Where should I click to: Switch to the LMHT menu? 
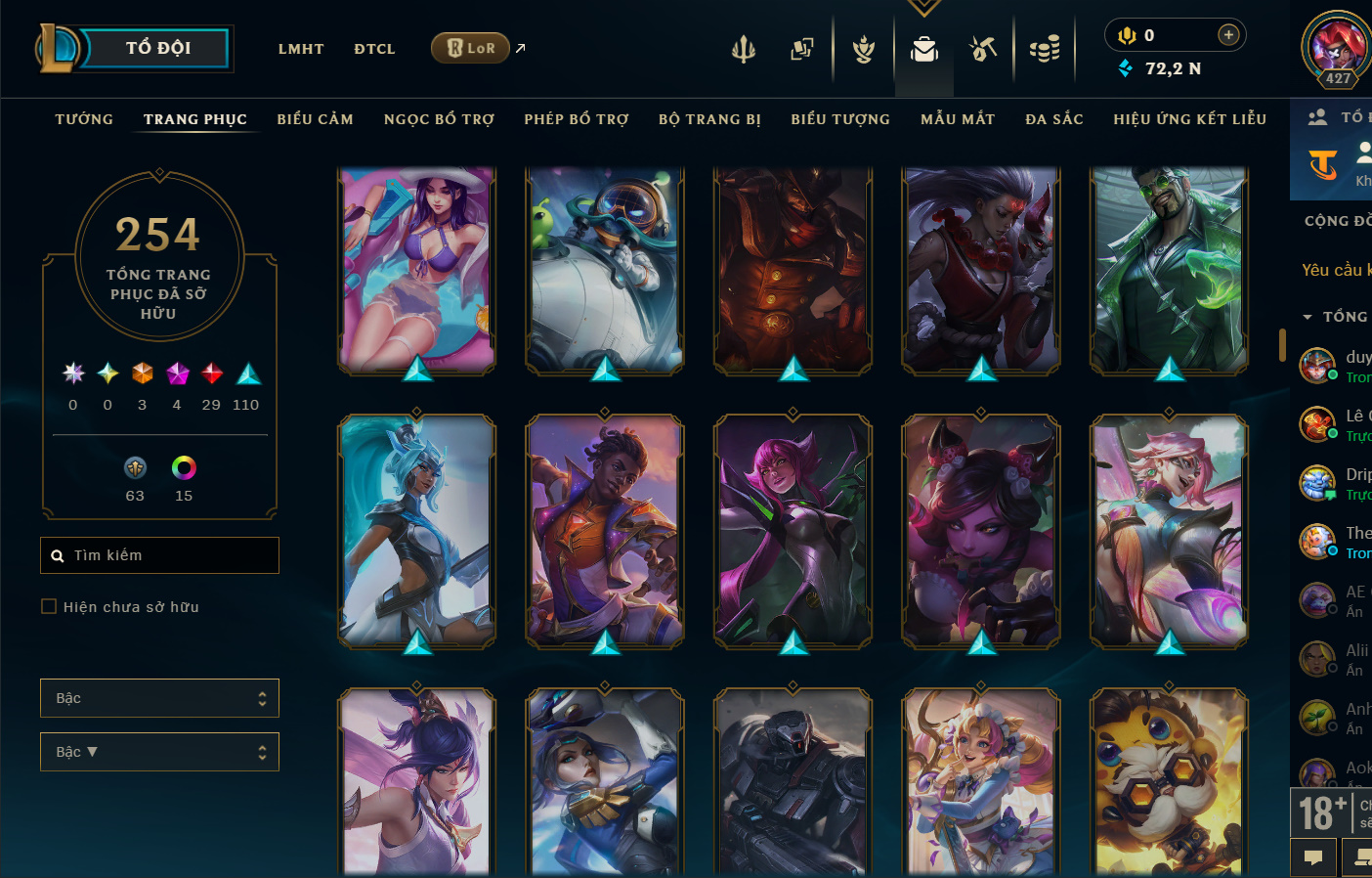click(x=301, y=49)
